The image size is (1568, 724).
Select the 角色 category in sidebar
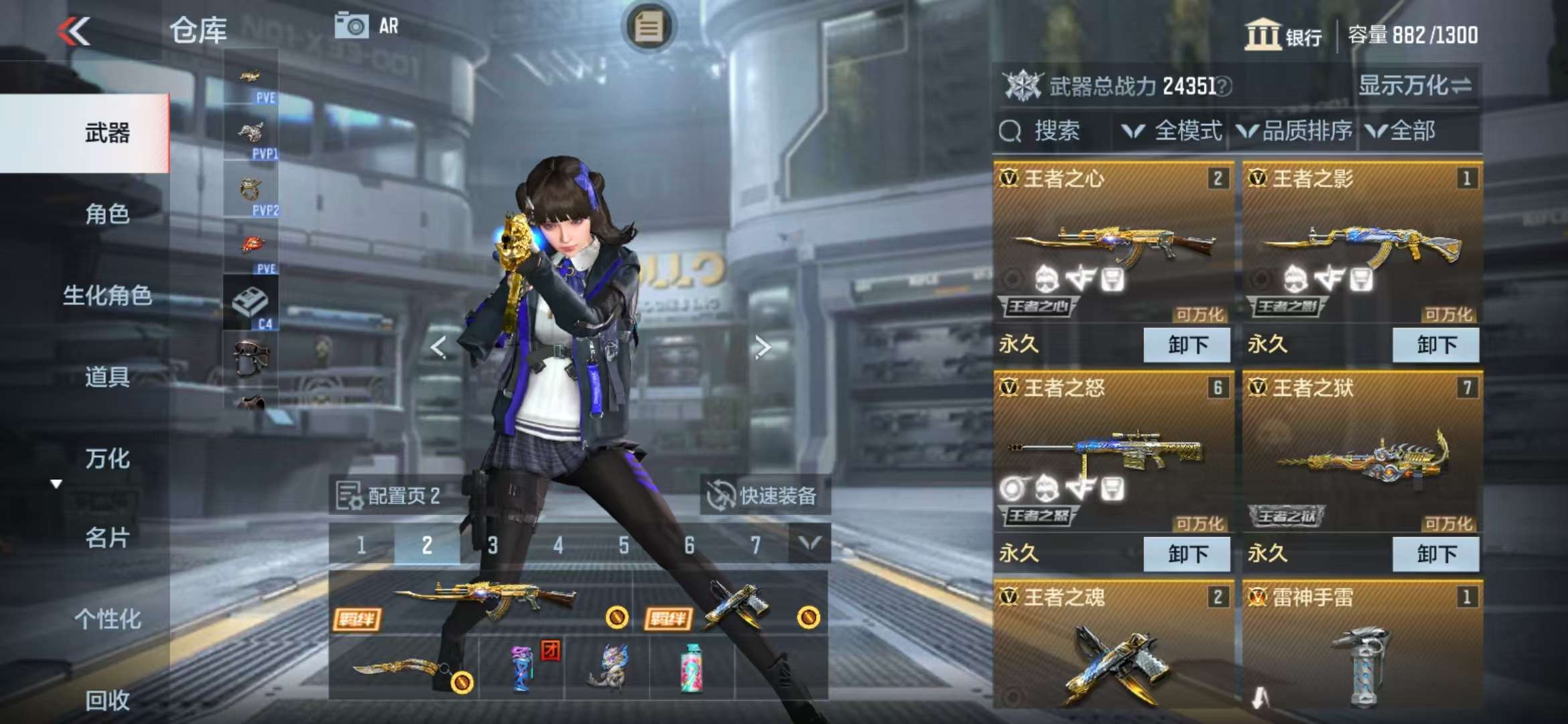tap(107, 214)
